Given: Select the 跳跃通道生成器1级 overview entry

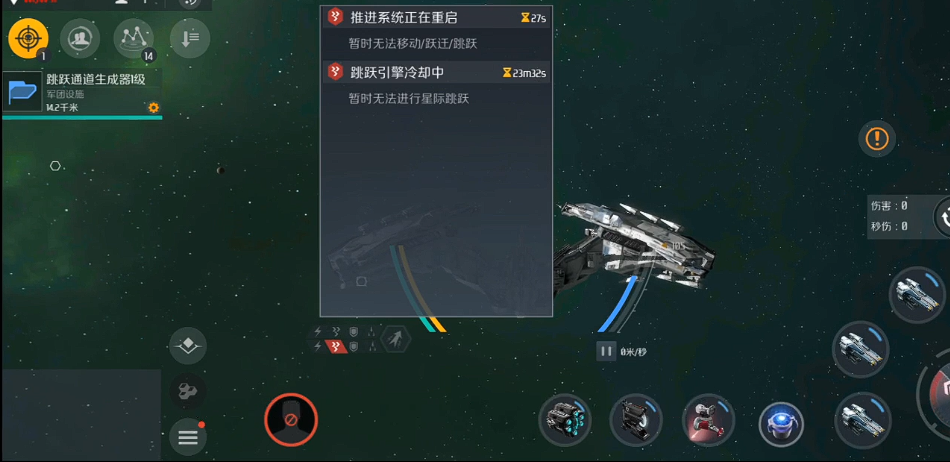Looking at the screenshot, I should (x=80, y=93).
